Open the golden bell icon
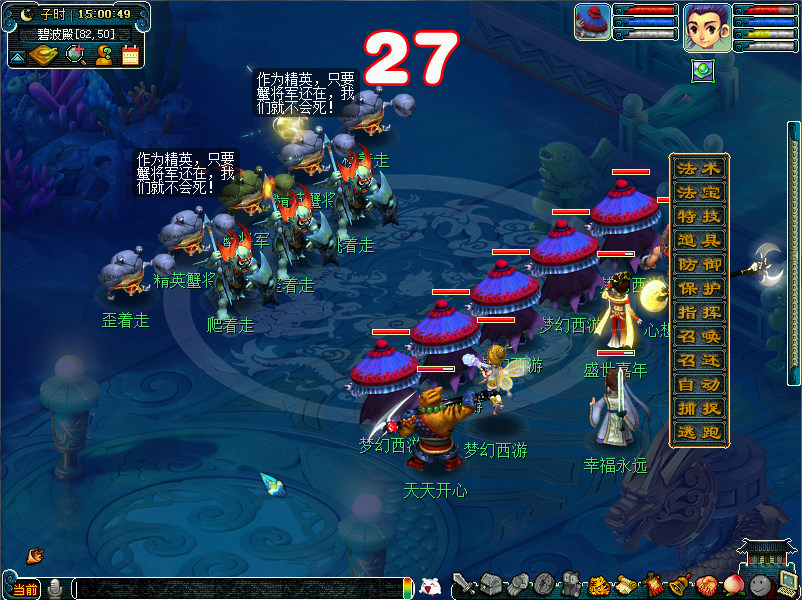The width and height of the screenshot is (802, 600). coord(679,584)
